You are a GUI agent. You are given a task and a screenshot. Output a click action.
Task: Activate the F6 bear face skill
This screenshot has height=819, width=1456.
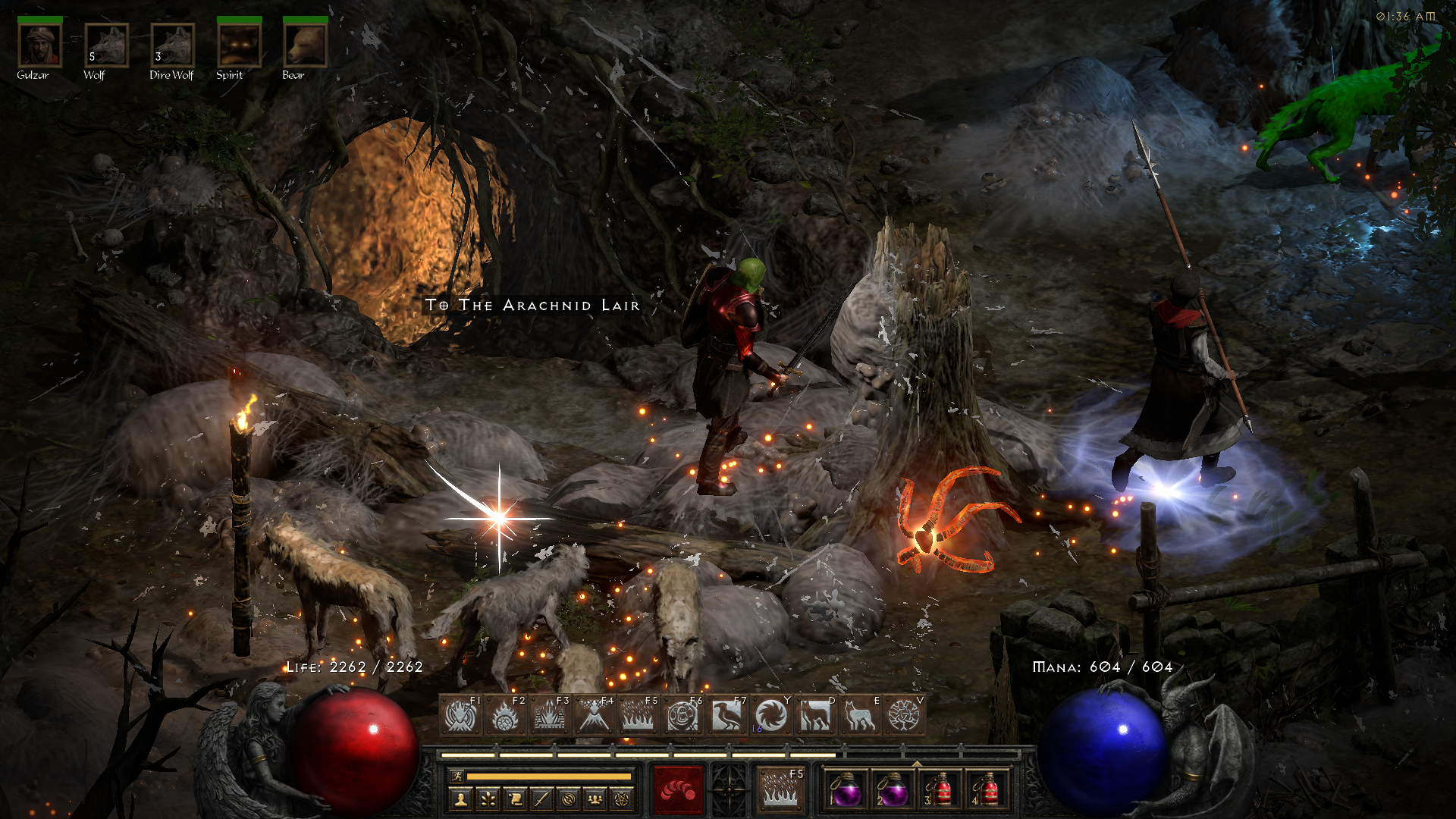(682, 715)
